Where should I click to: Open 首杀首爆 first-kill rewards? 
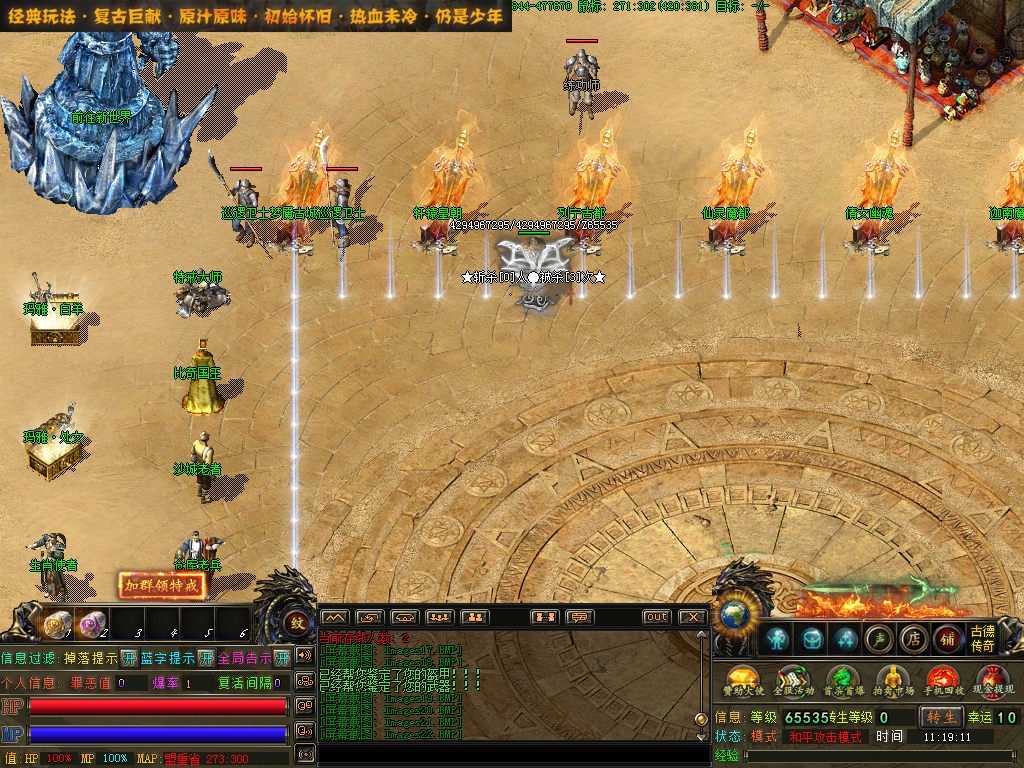click(x=842, y=681)
